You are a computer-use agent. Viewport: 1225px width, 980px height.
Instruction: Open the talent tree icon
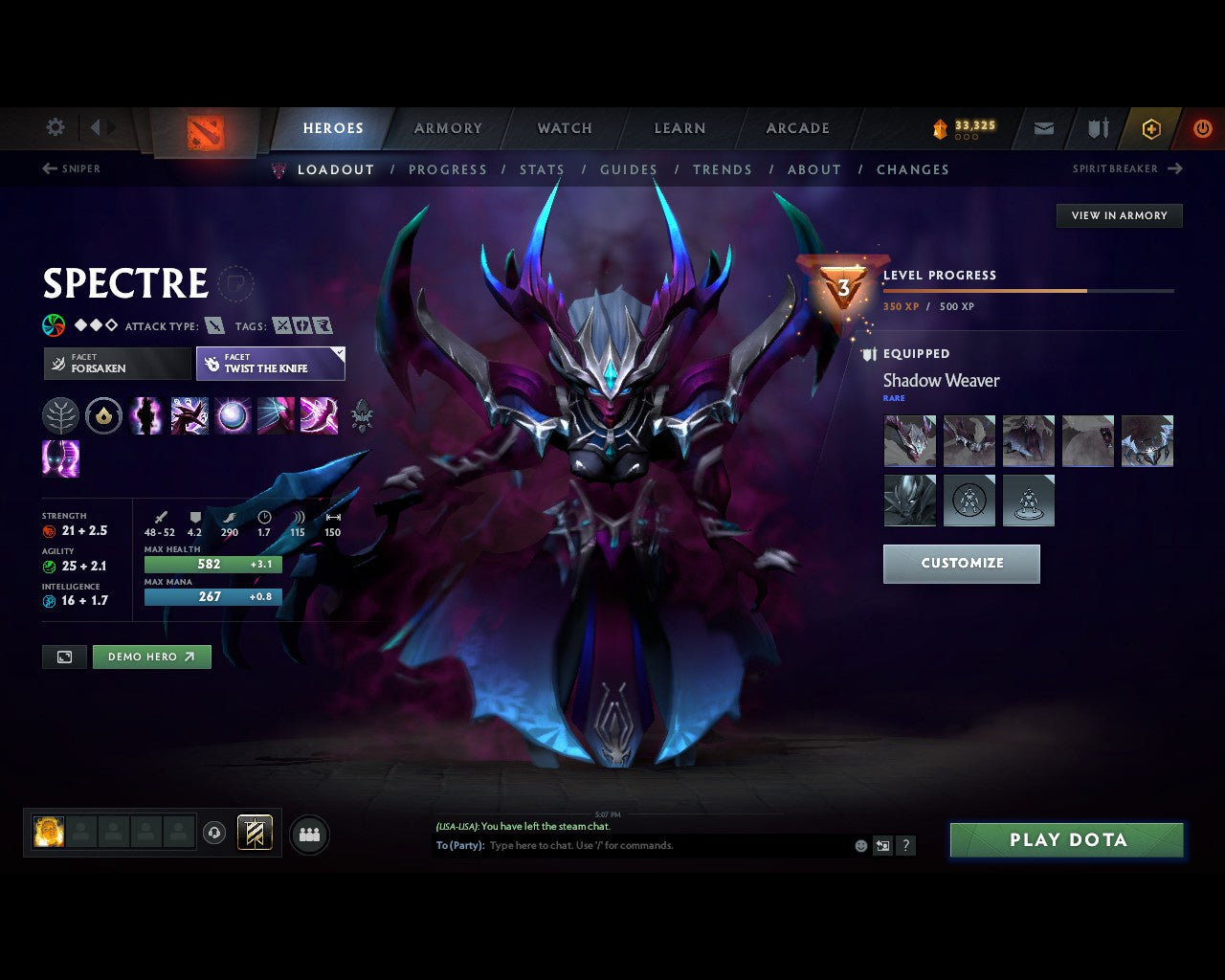61,415
